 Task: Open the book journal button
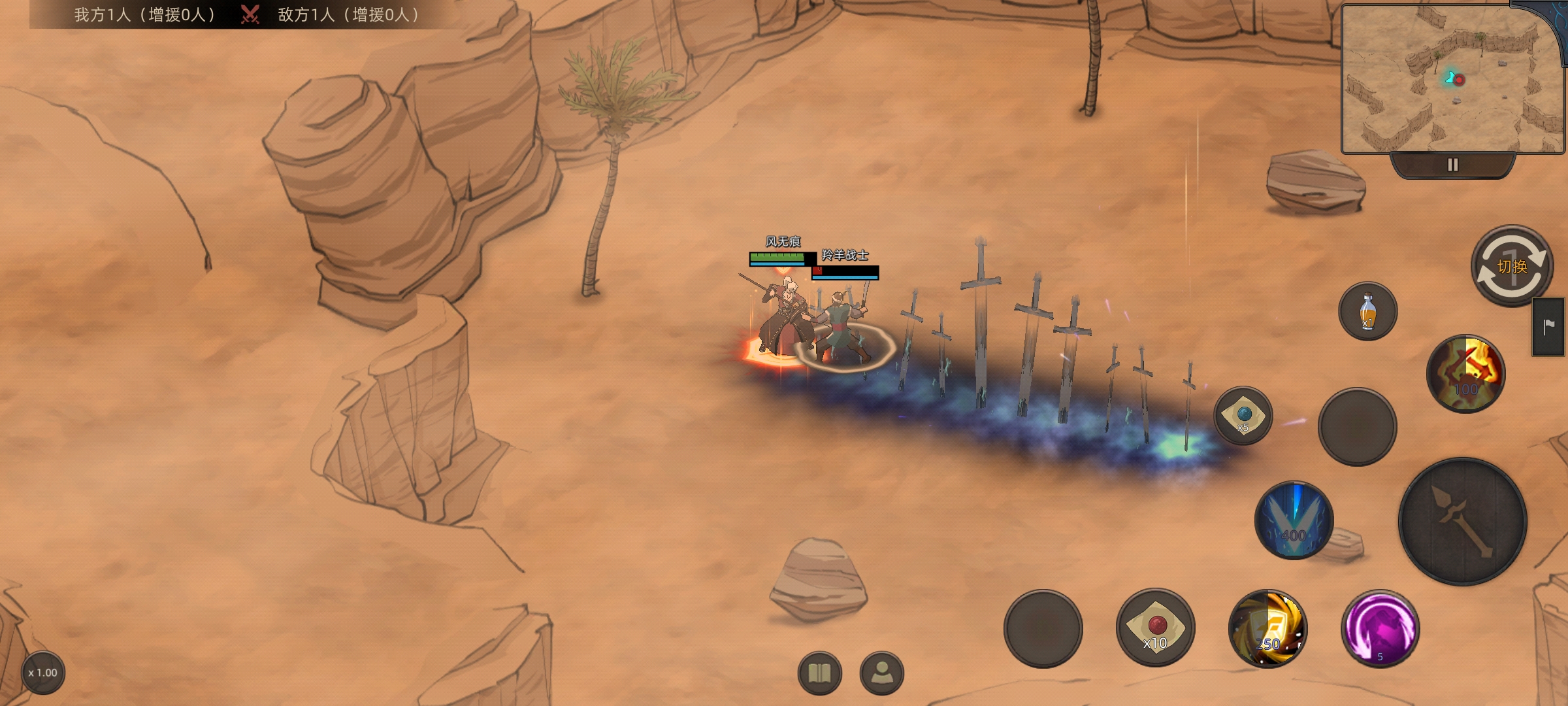coord(819,673)
